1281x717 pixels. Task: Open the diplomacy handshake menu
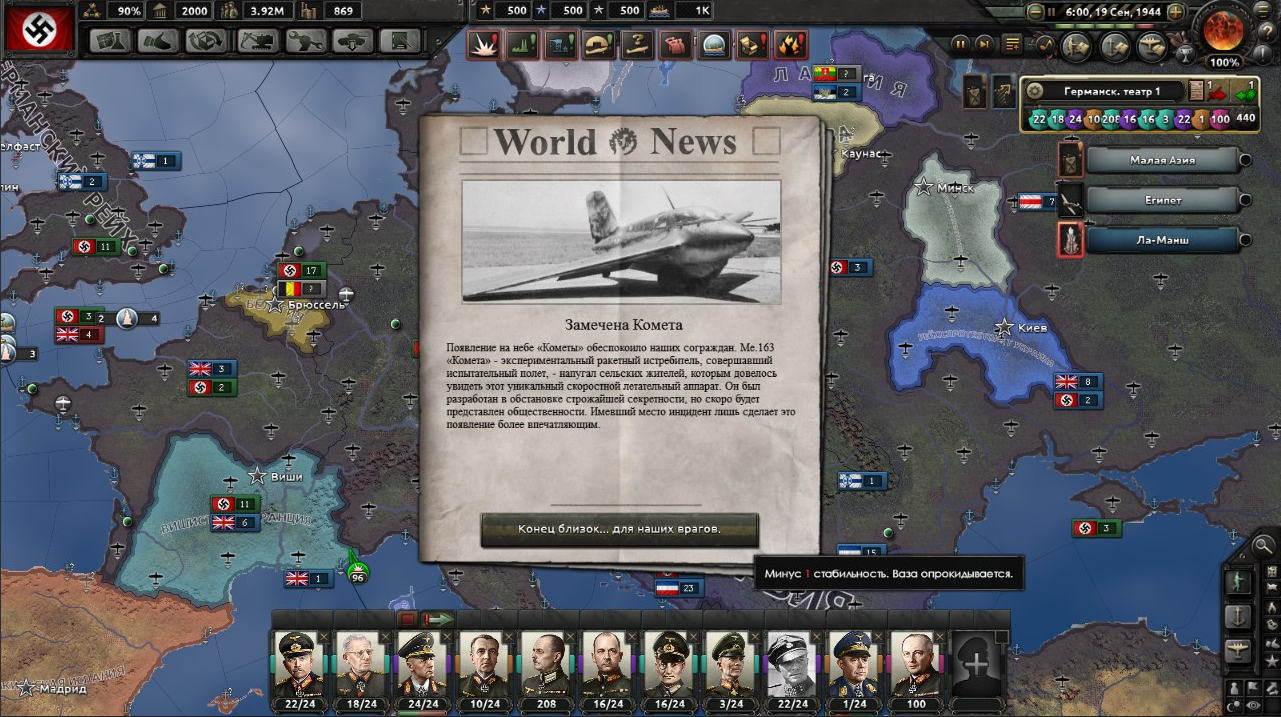(x=160, y=41)
